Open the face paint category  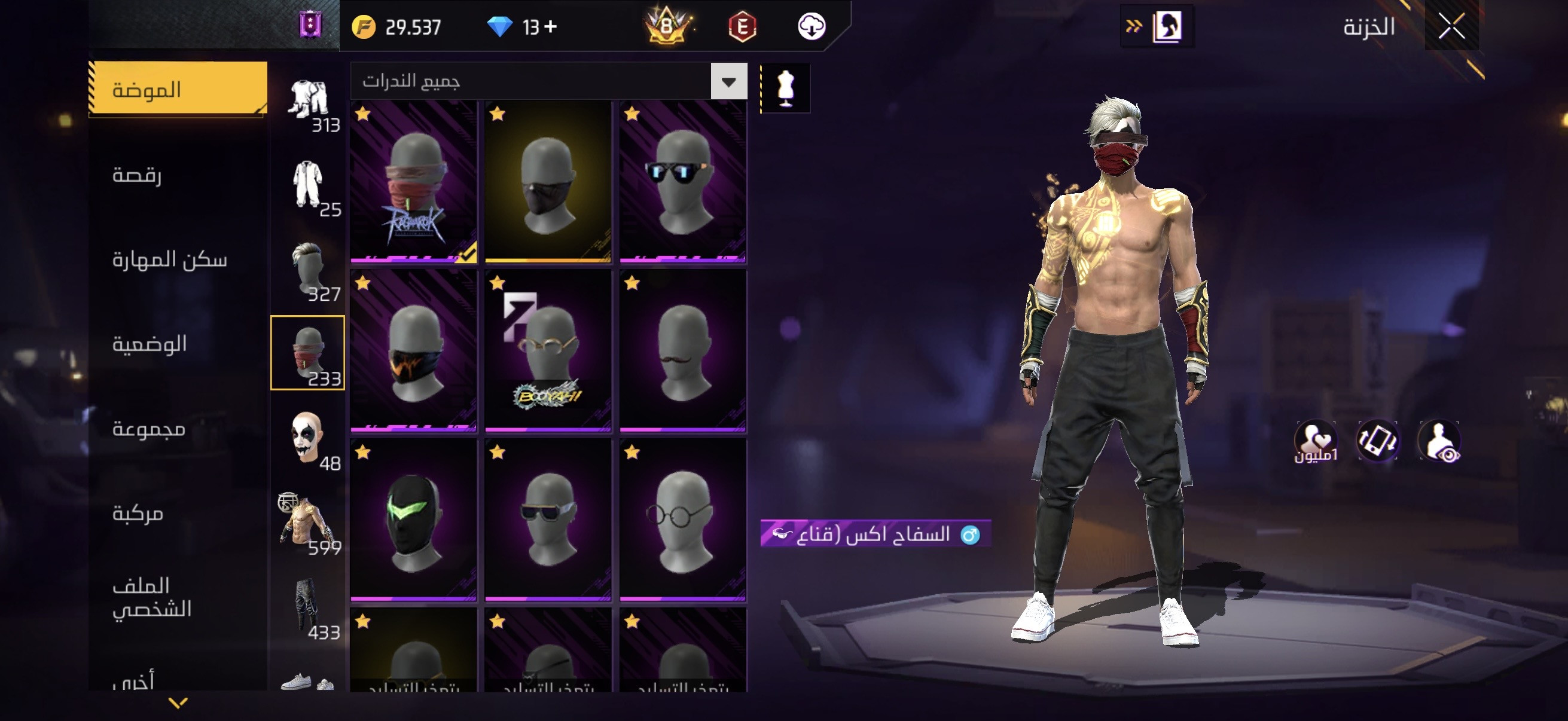[307, 438]
